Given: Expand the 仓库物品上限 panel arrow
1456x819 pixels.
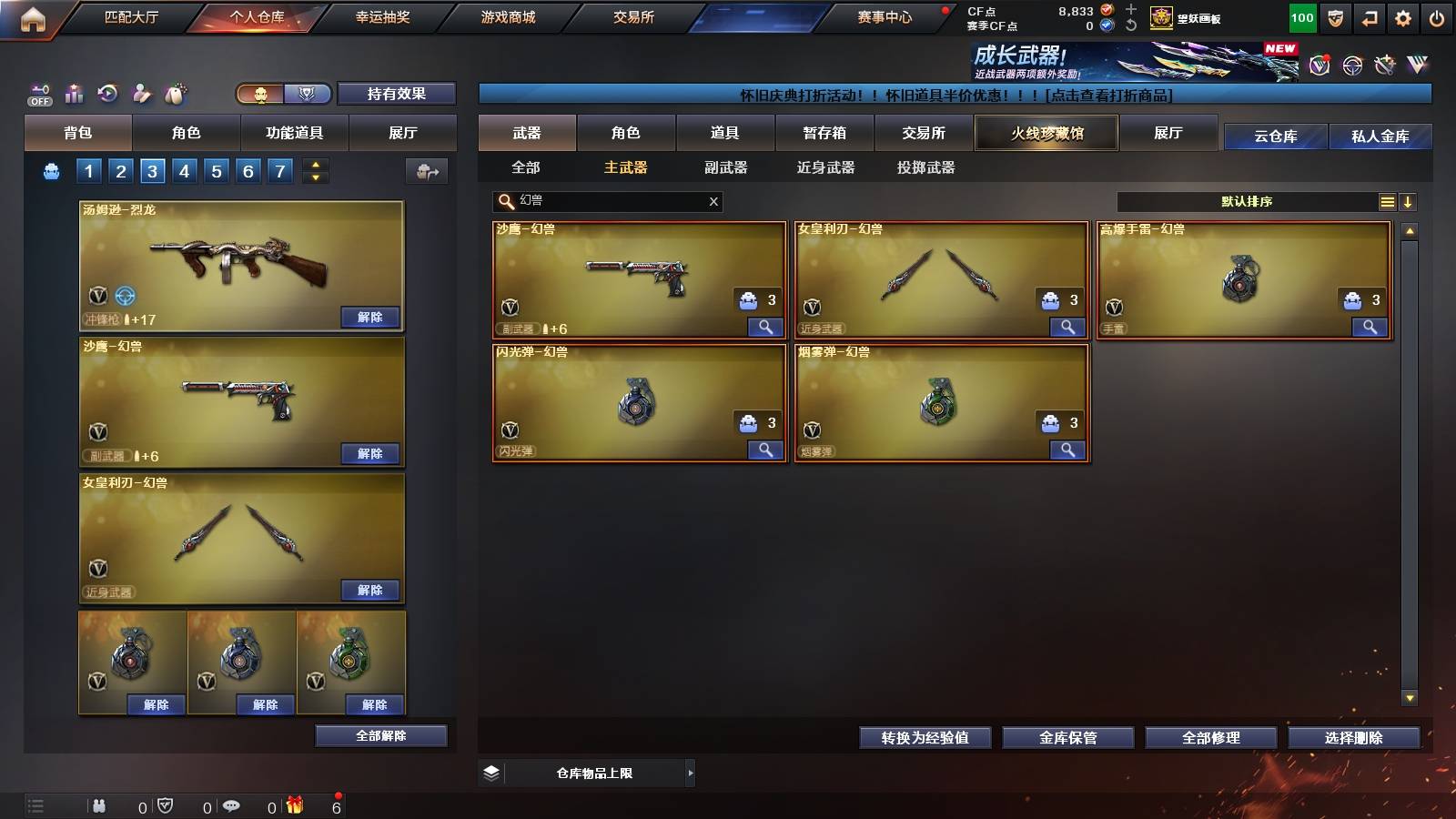Looking at the screenshot, I should (692, 773).
